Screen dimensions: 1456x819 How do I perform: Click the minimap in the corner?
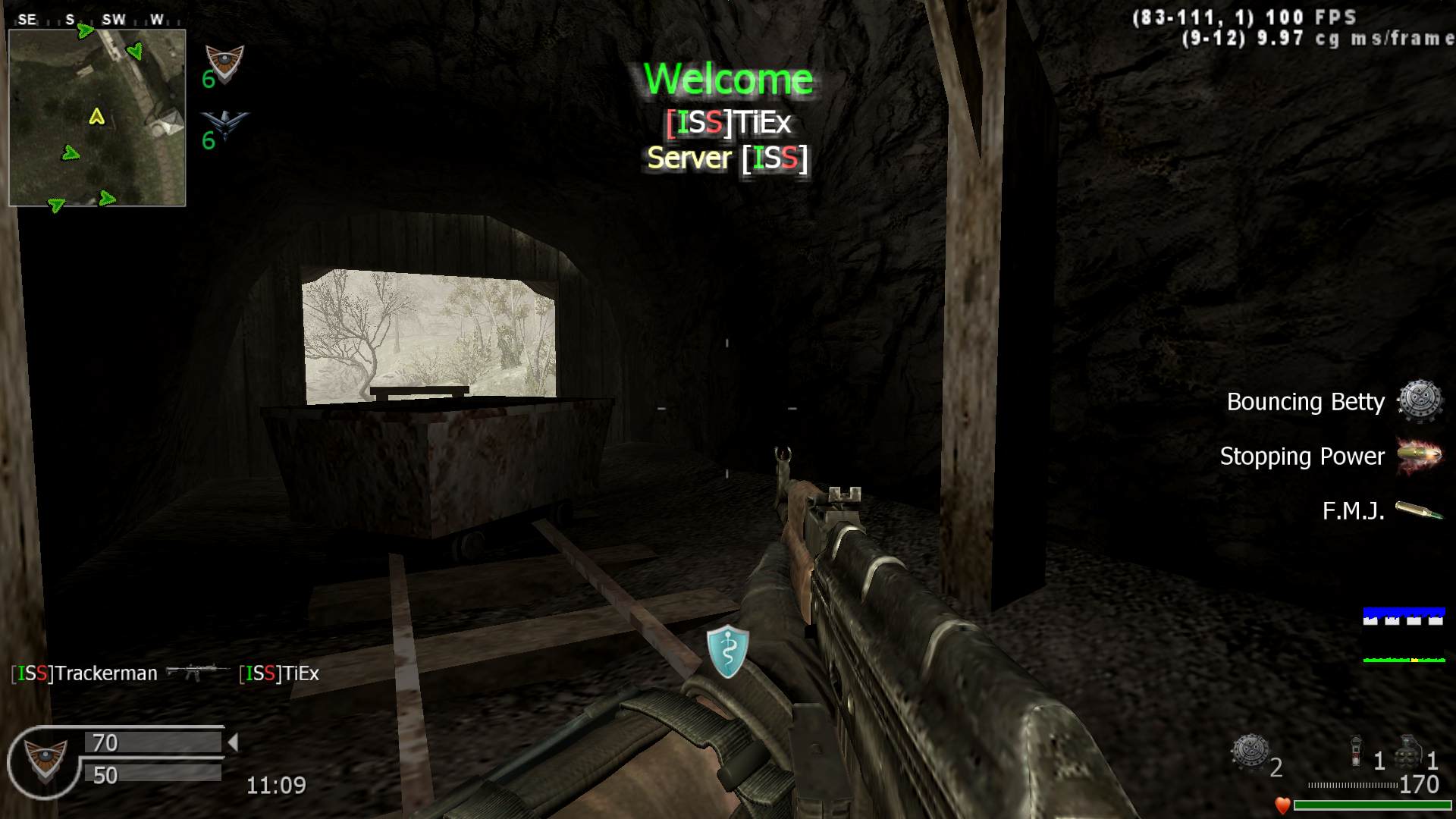click(x=97, y=118)
